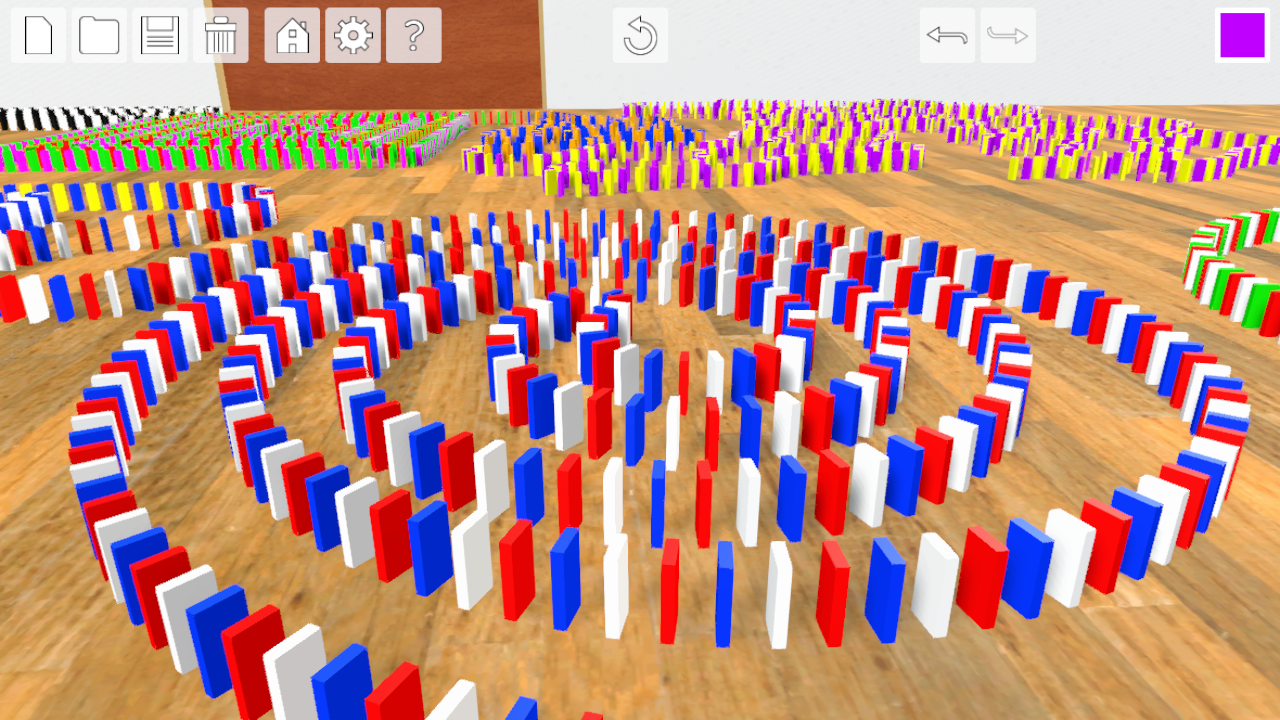The height and width of the screenshot is (720, 1280).
Task: Create a new domino layout
Action: coord(37,34)
